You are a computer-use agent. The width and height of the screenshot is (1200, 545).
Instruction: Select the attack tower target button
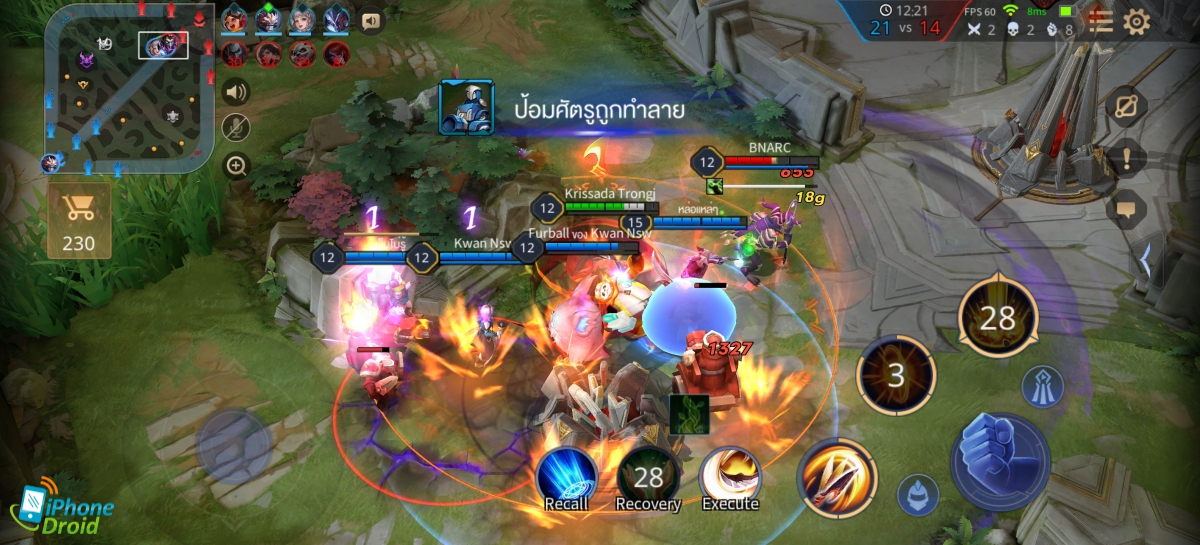coord(1042,387)
